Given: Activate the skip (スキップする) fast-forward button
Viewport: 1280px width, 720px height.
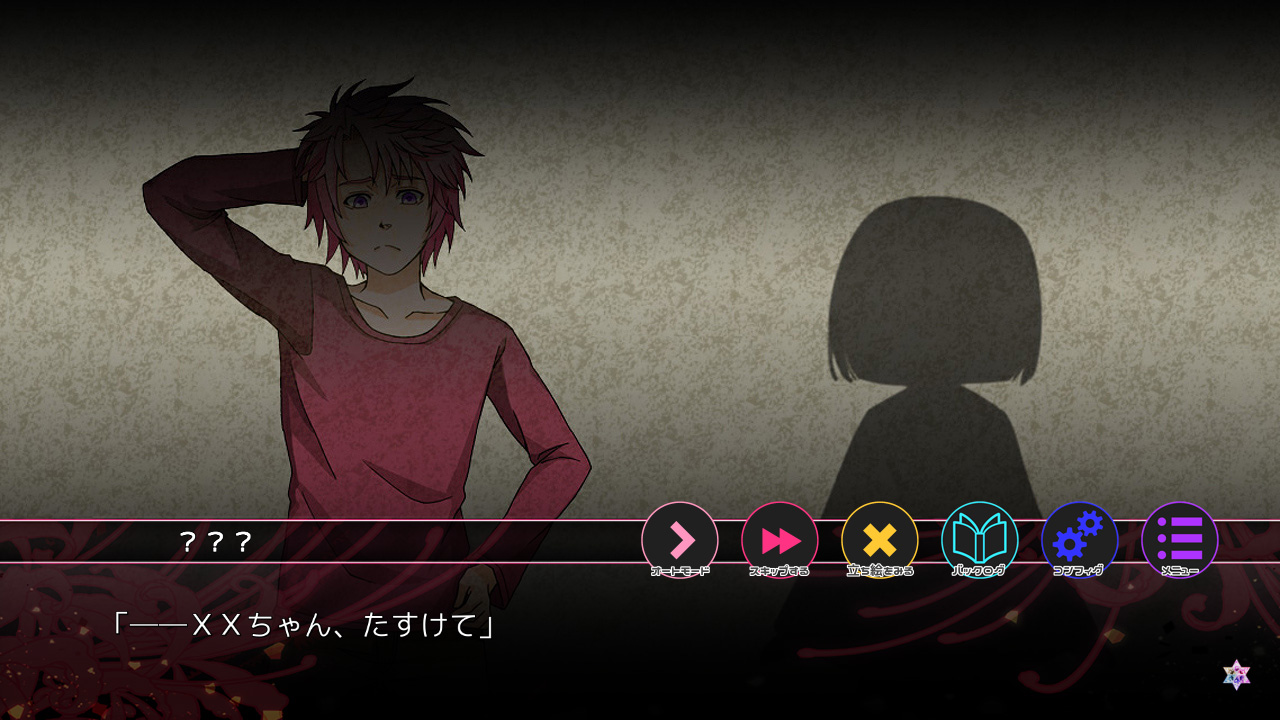Looking at the screenshot, I should click(780, 540).
